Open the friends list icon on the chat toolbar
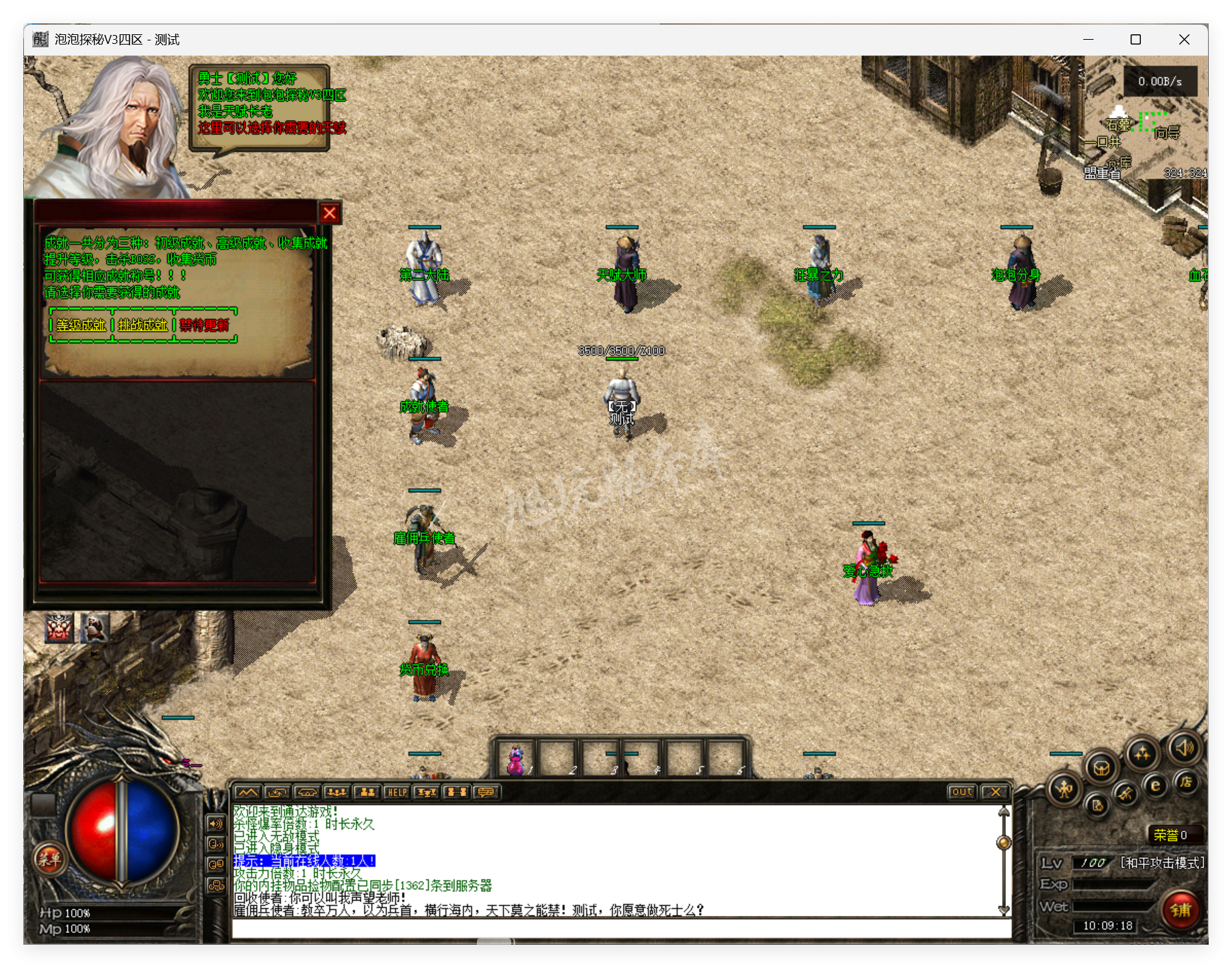 point(368,792)
